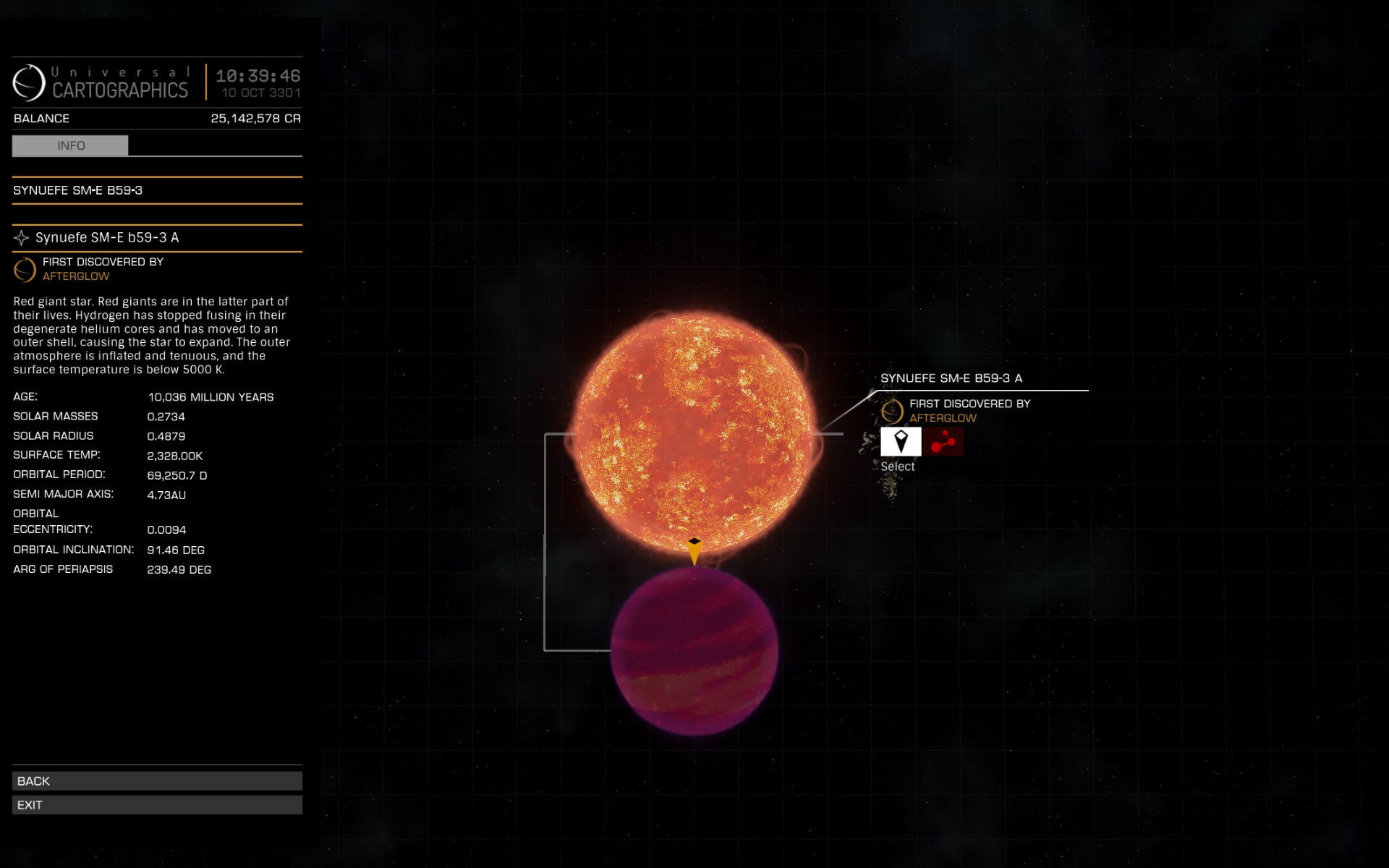Click the white Select target icon
This screenshot has width=1389, height=868.
tap(901, 441)
